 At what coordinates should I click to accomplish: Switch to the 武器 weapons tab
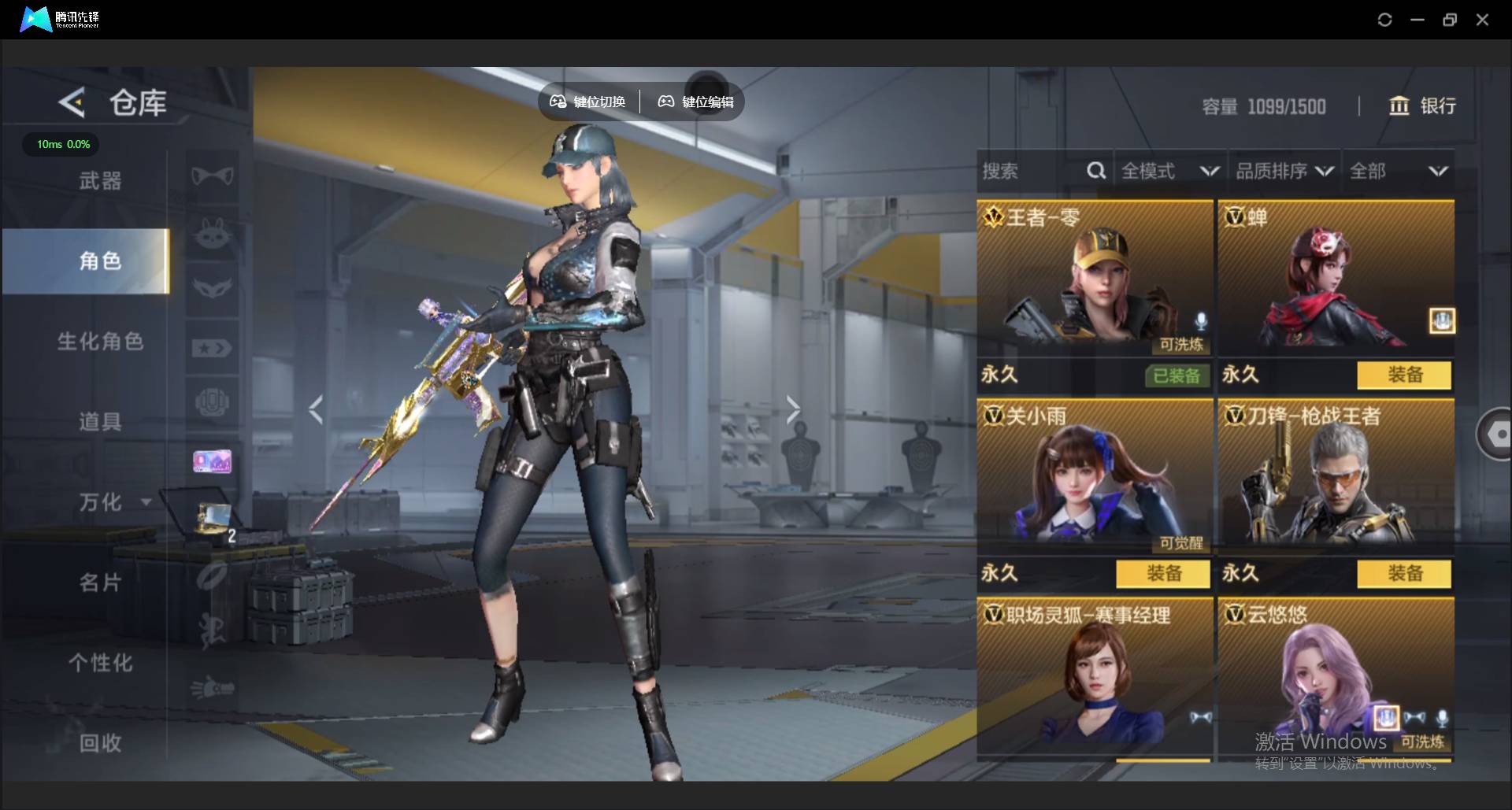(100, 181)
